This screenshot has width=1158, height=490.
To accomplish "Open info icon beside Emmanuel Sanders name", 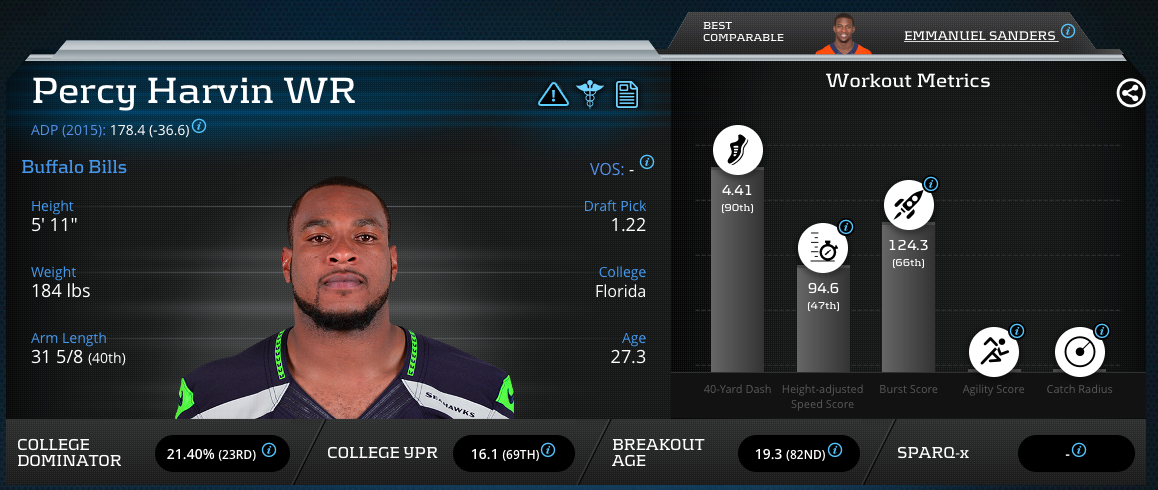I will 1068,32.
